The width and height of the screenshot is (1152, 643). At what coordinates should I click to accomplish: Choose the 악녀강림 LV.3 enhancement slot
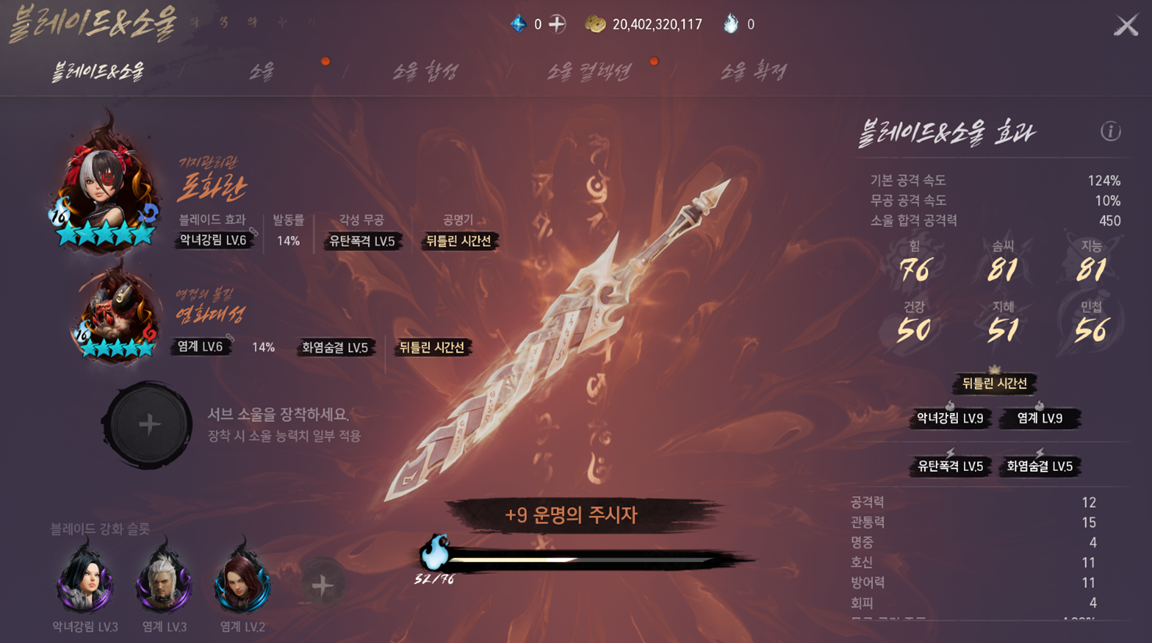85,582
